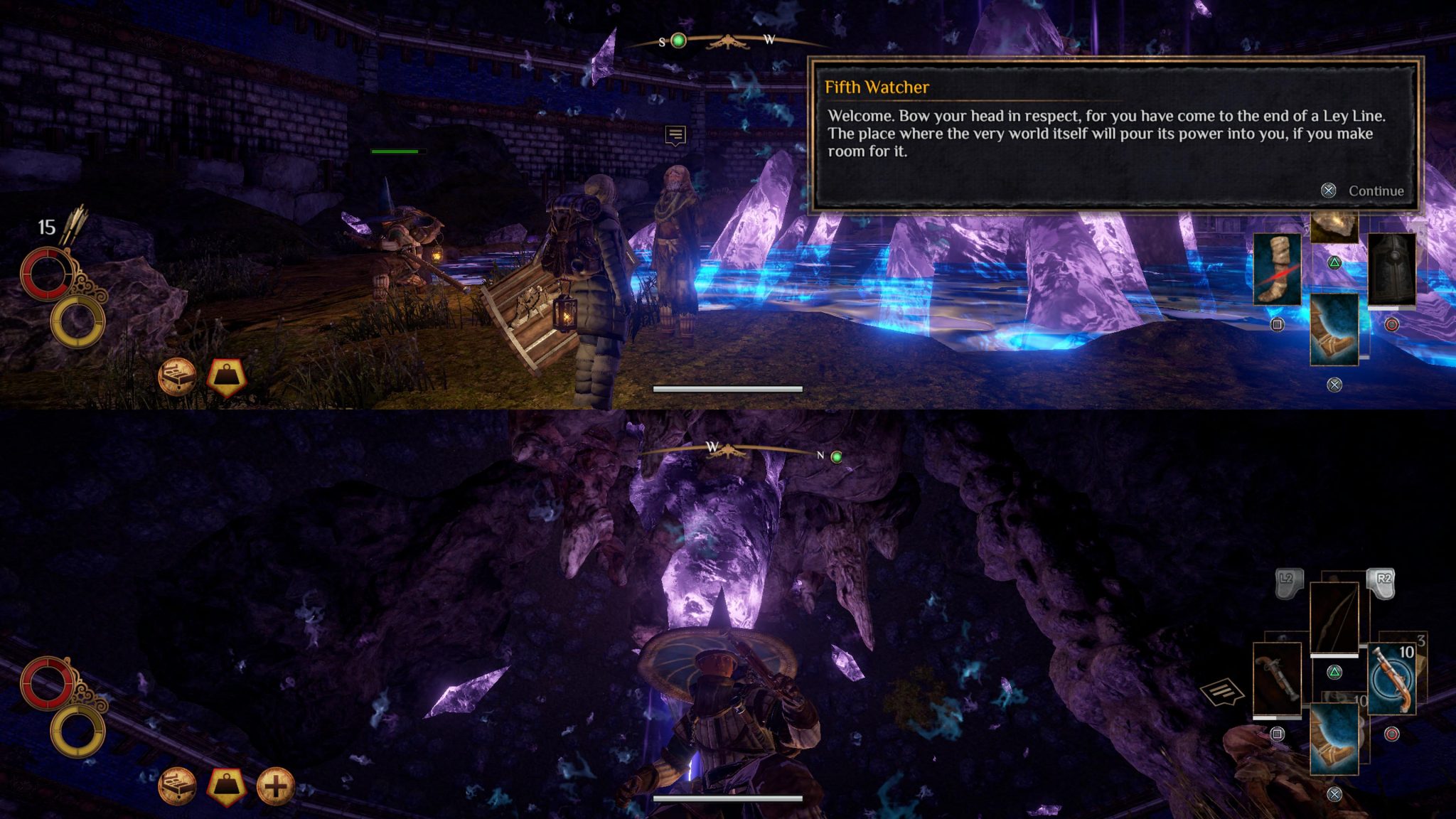Click the Fifth Watcher name heading

coord(876,87)
